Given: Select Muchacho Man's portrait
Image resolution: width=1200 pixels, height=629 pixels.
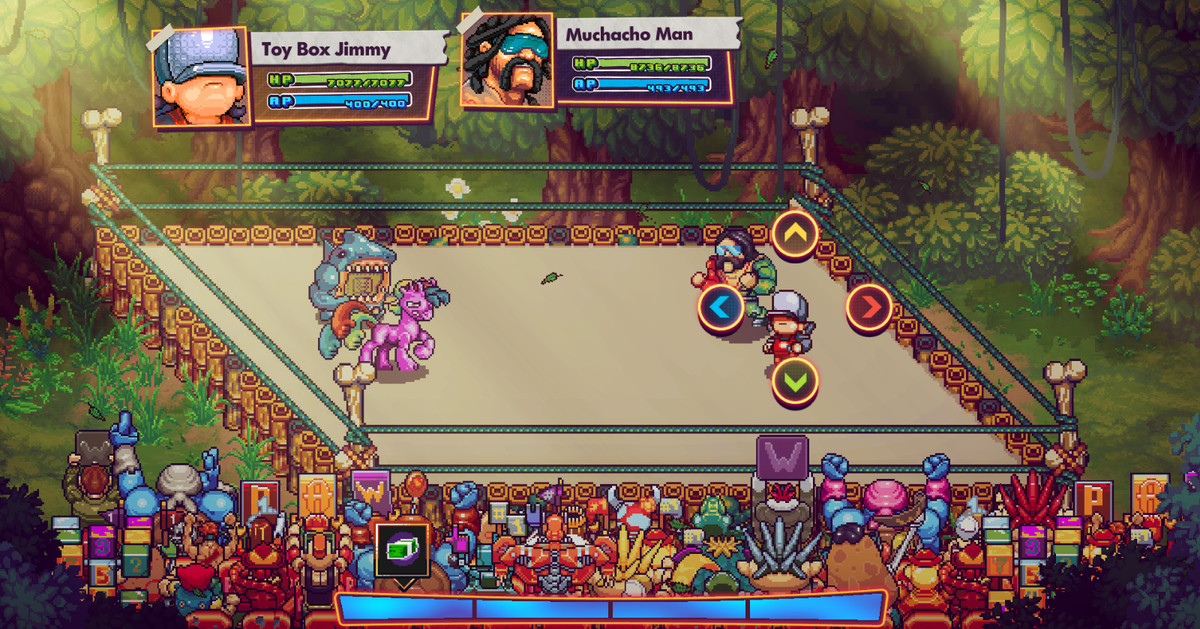Looking at the screenshot, I should (x=506, y=60).
